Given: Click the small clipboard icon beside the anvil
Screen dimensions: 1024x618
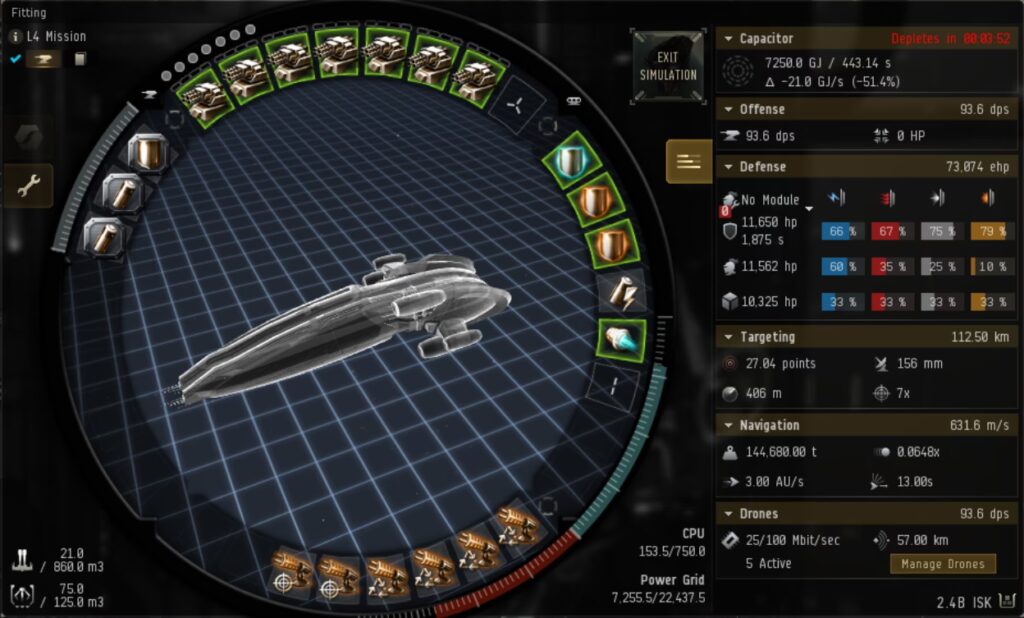Looking at the screenshot, I should click(79, 59).
